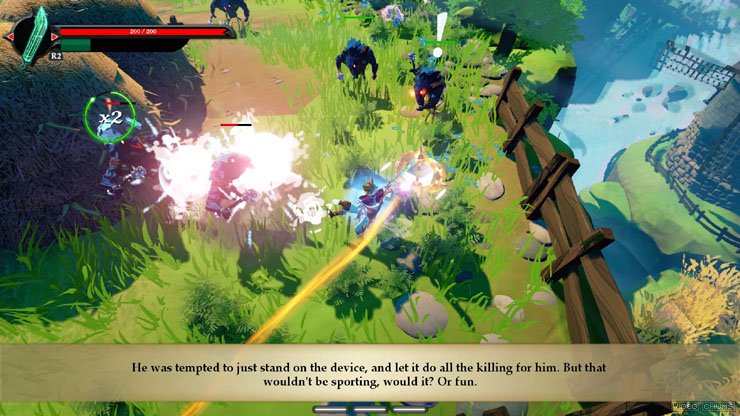Click the x2 combo multiplier ring
This screenshot has height=416, width=740.
point(109,117)
